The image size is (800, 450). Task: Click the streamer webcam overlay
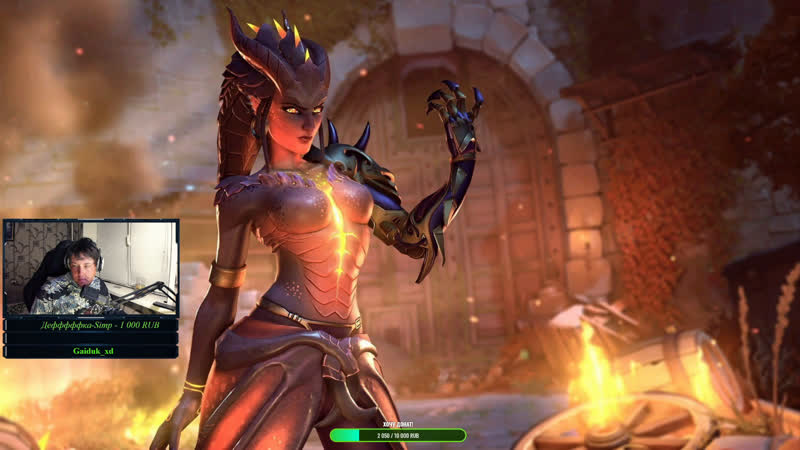tap(91, 268)
